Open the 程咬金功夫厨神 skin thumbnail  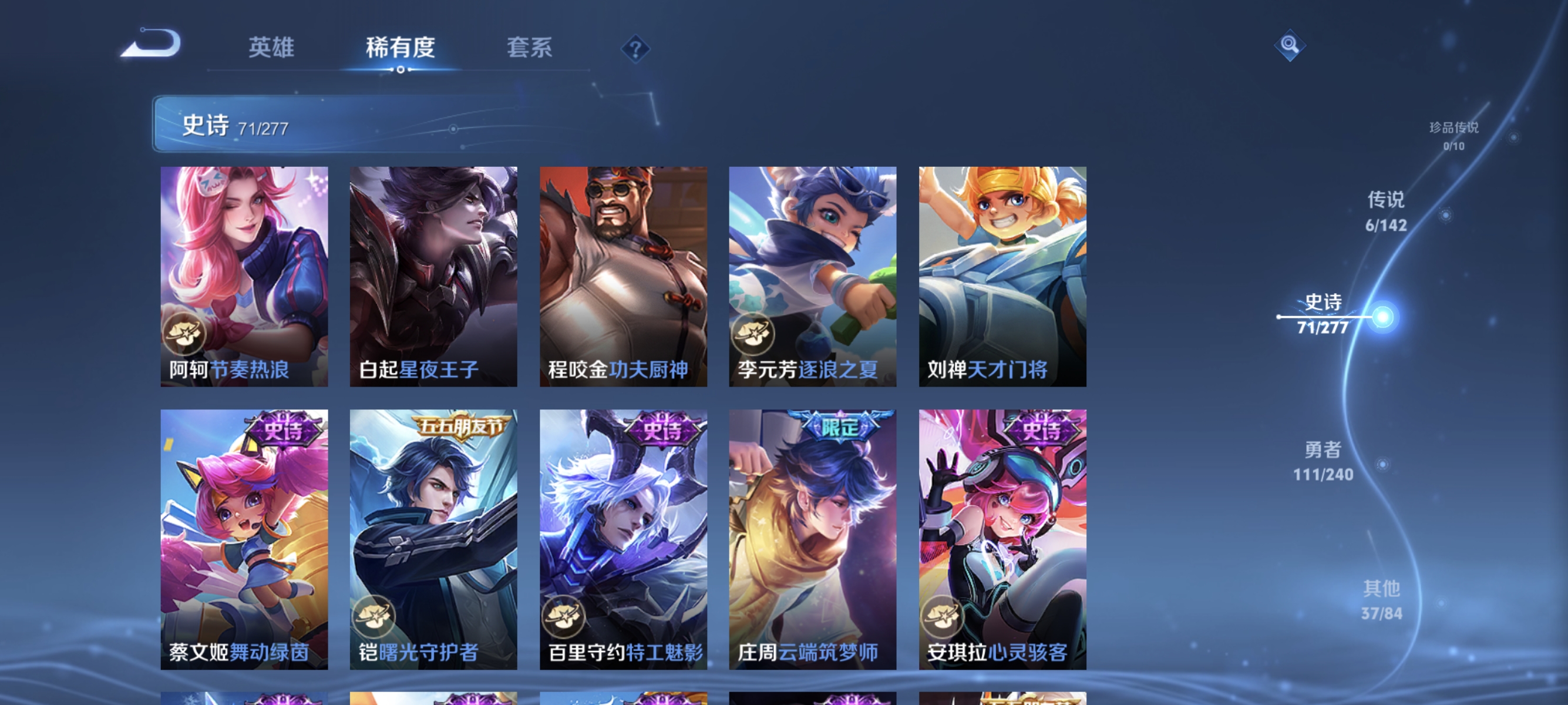[x=623, y=274]
